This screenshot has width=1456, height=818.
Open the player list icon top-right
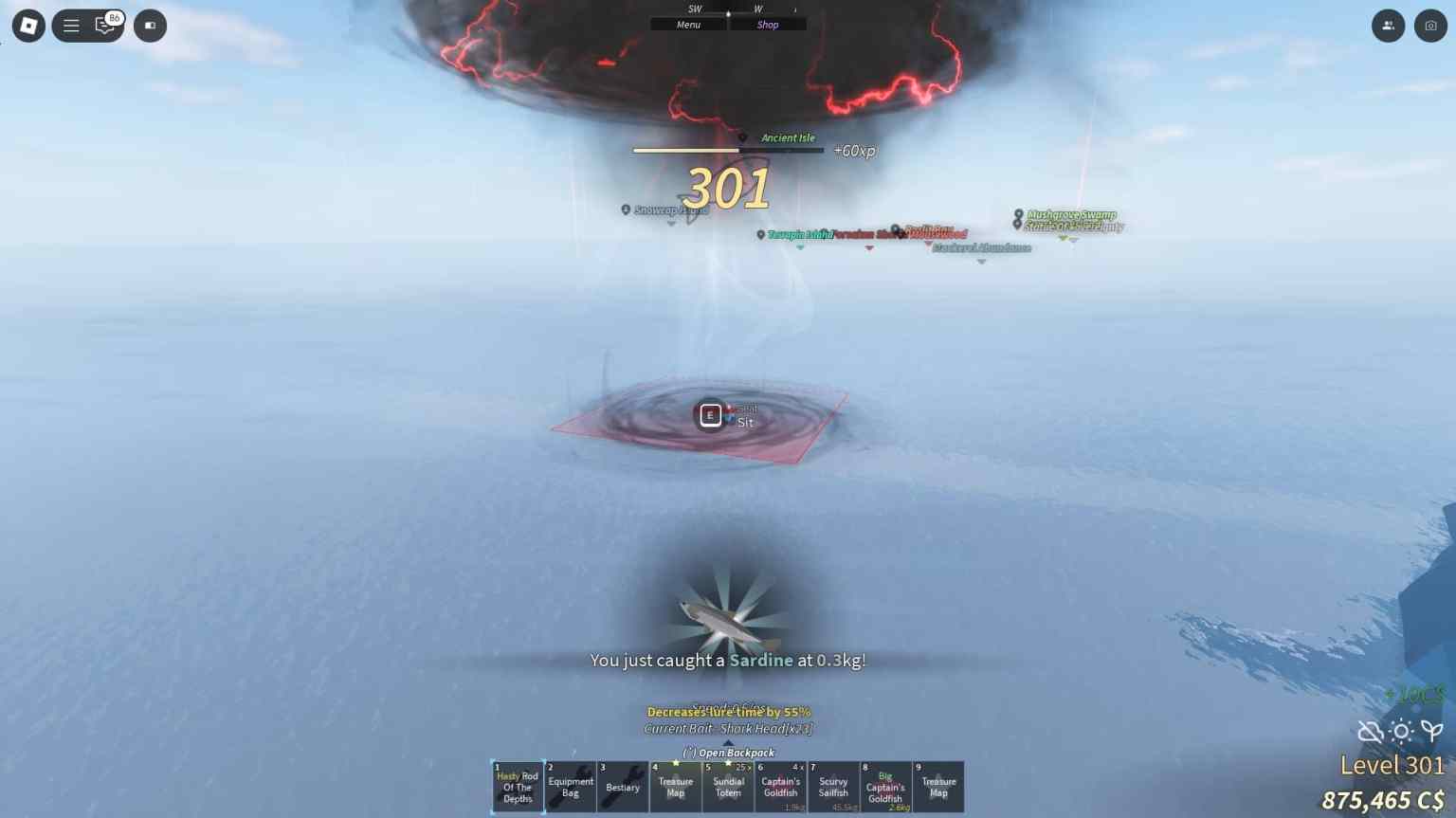pos(1388,26)
